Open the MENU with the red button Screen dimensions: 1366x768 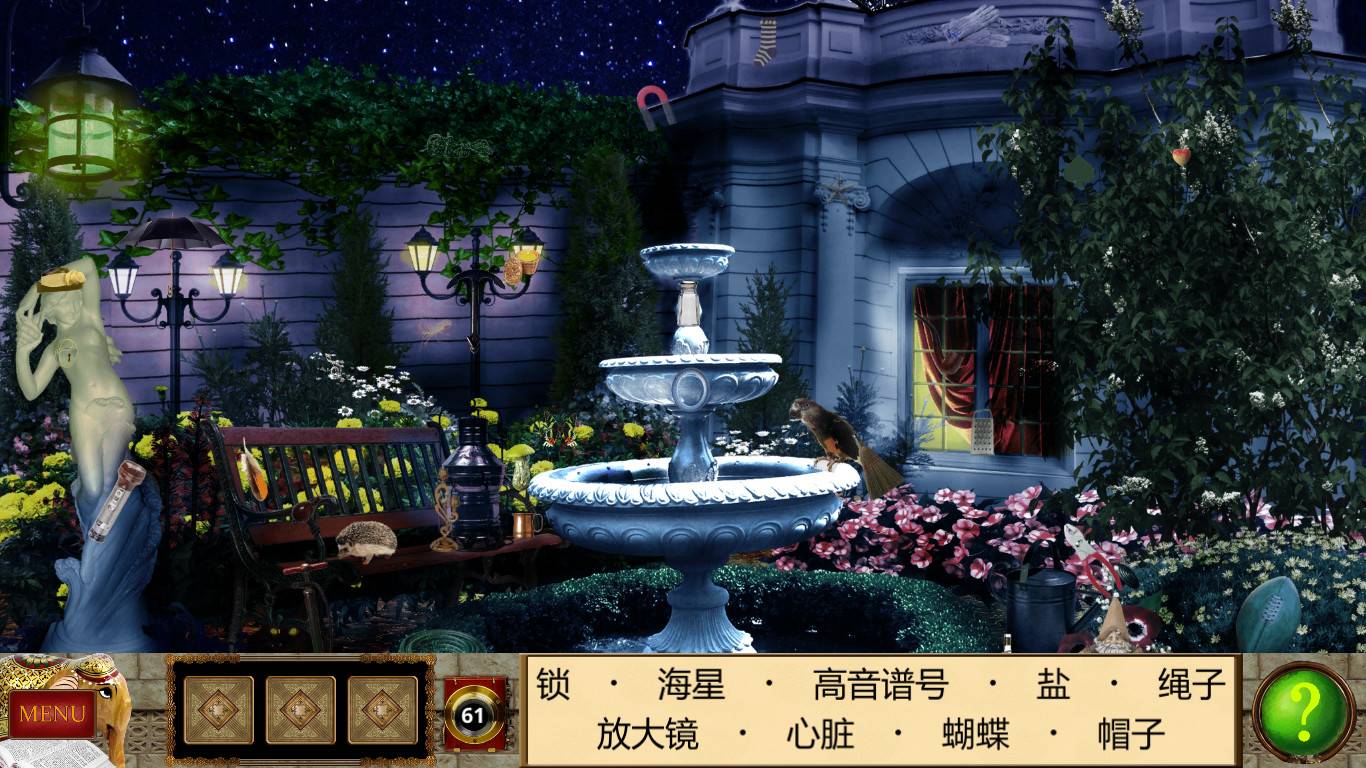[55, 714]
